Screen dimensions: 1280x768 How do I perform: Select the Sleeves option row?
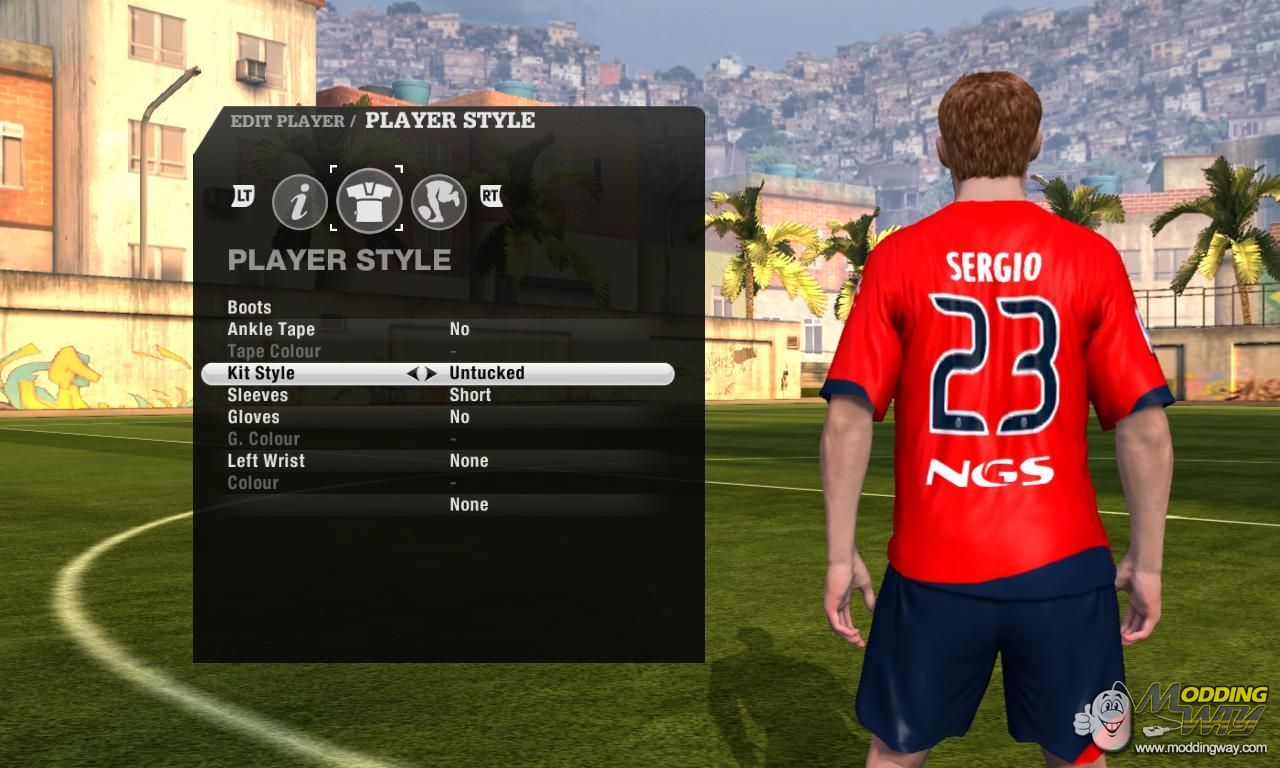(x=258, y=395)
